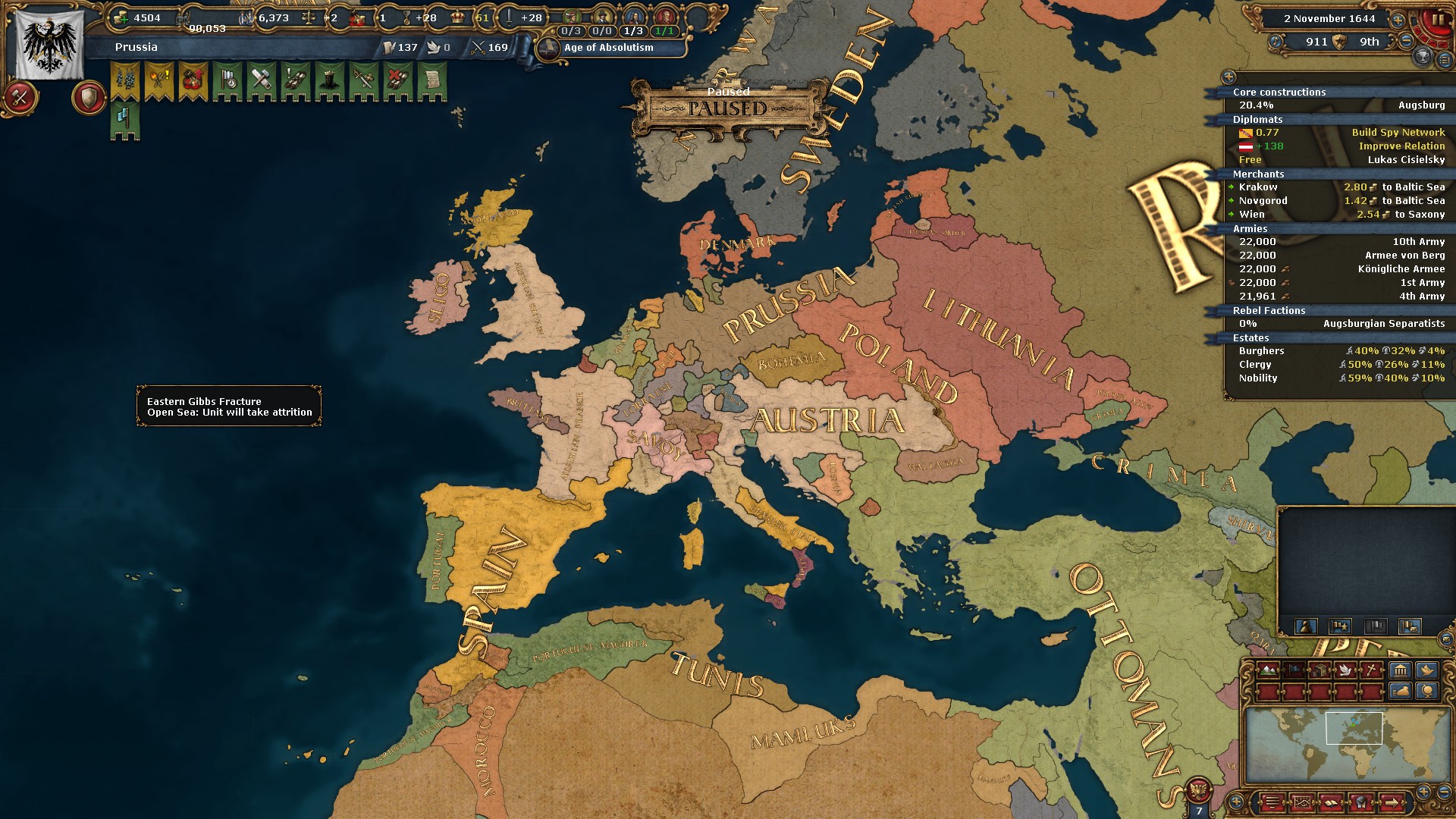Unpause the game via the PAUSED banner
The width and height of the screenshot is (1456, 819).
tap(726, 108)
